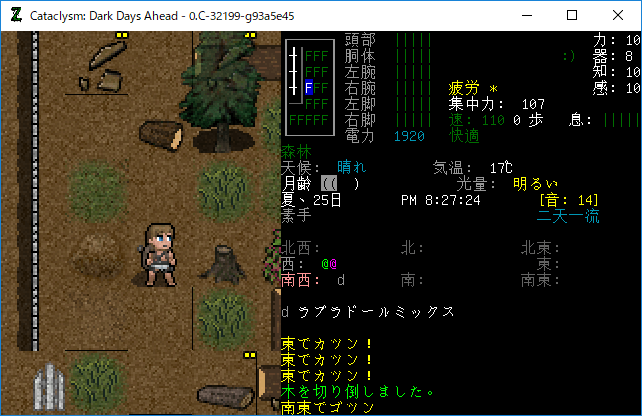The width and height of the screenshot is (642, 416).
Task: Close the Cataclysm: Dark Days Ahead window
Action: coord(618,15)
